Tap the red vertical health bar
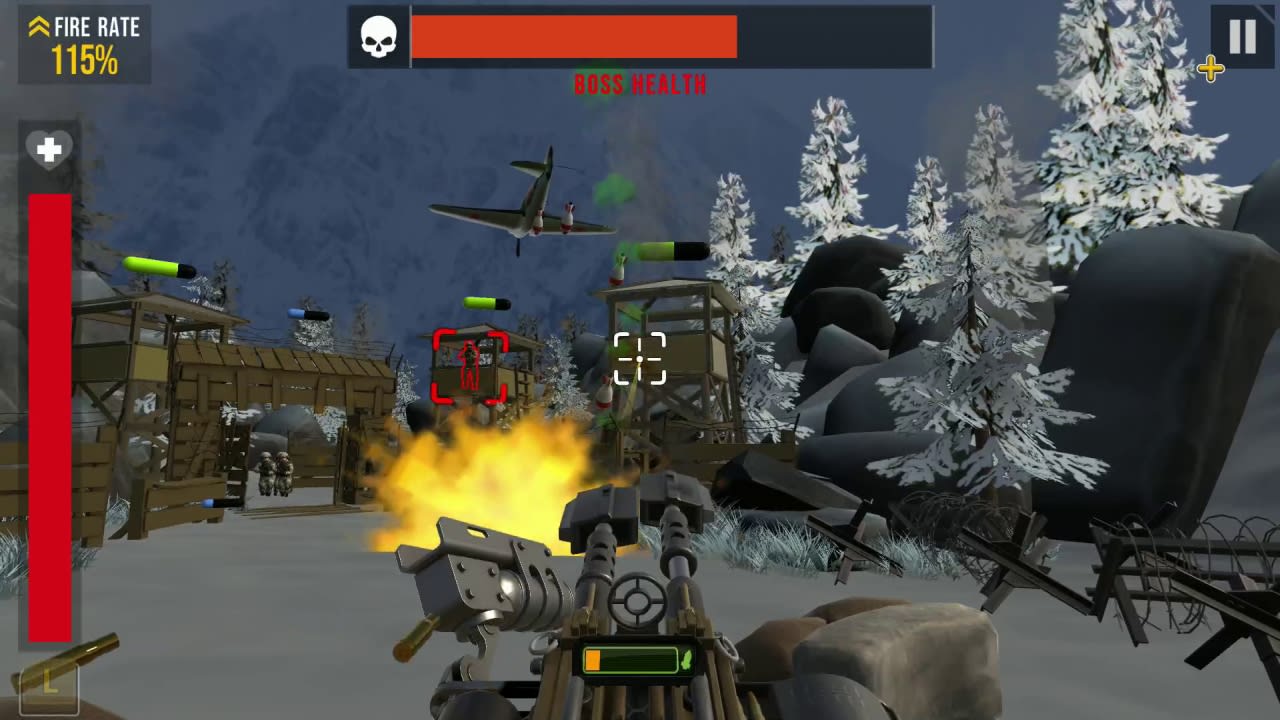The height and width of the screenshot is (720, 1280). (x=49, y=420)
